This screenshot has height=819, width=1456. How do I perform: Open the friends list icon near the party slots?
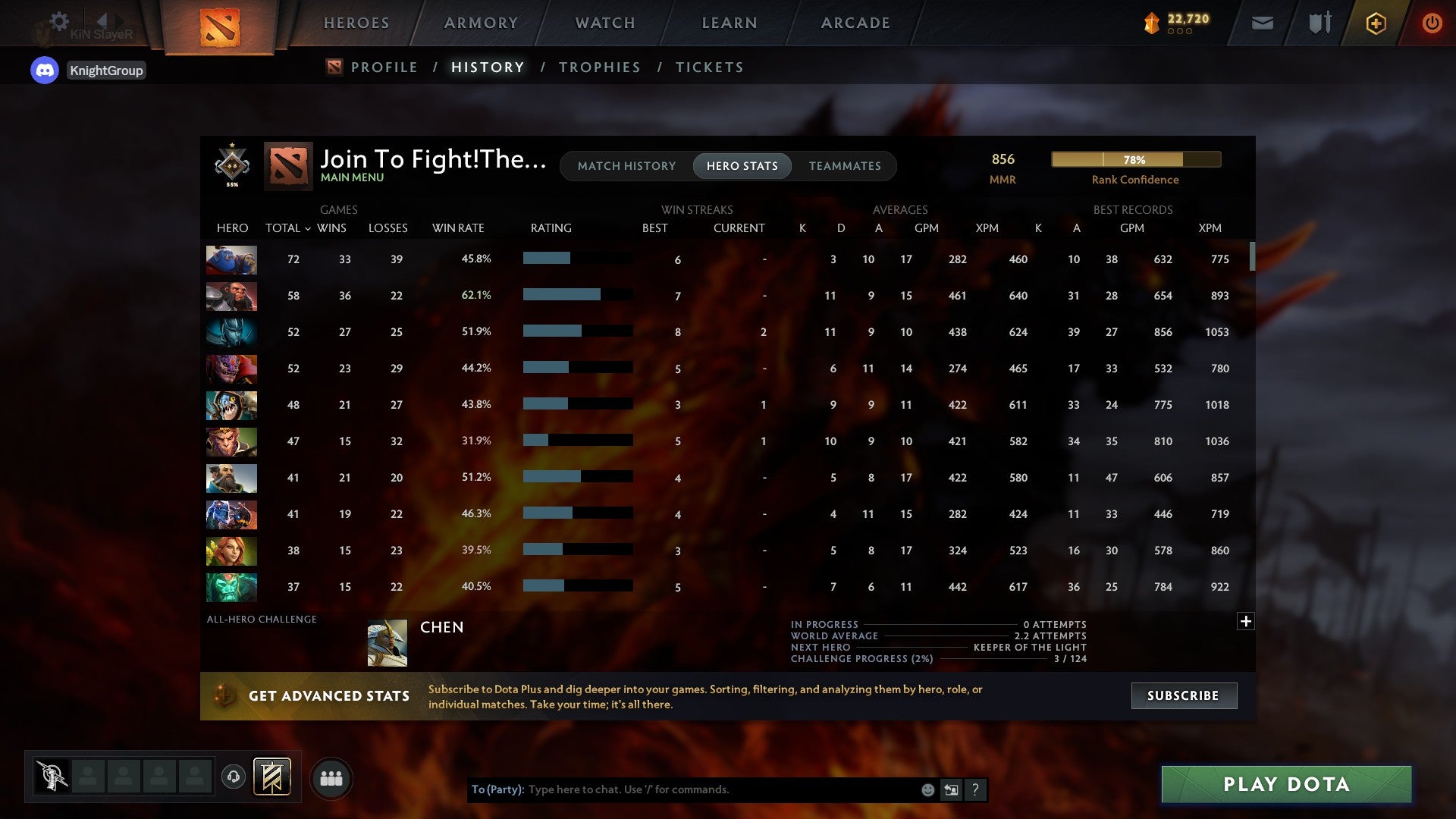331,777
